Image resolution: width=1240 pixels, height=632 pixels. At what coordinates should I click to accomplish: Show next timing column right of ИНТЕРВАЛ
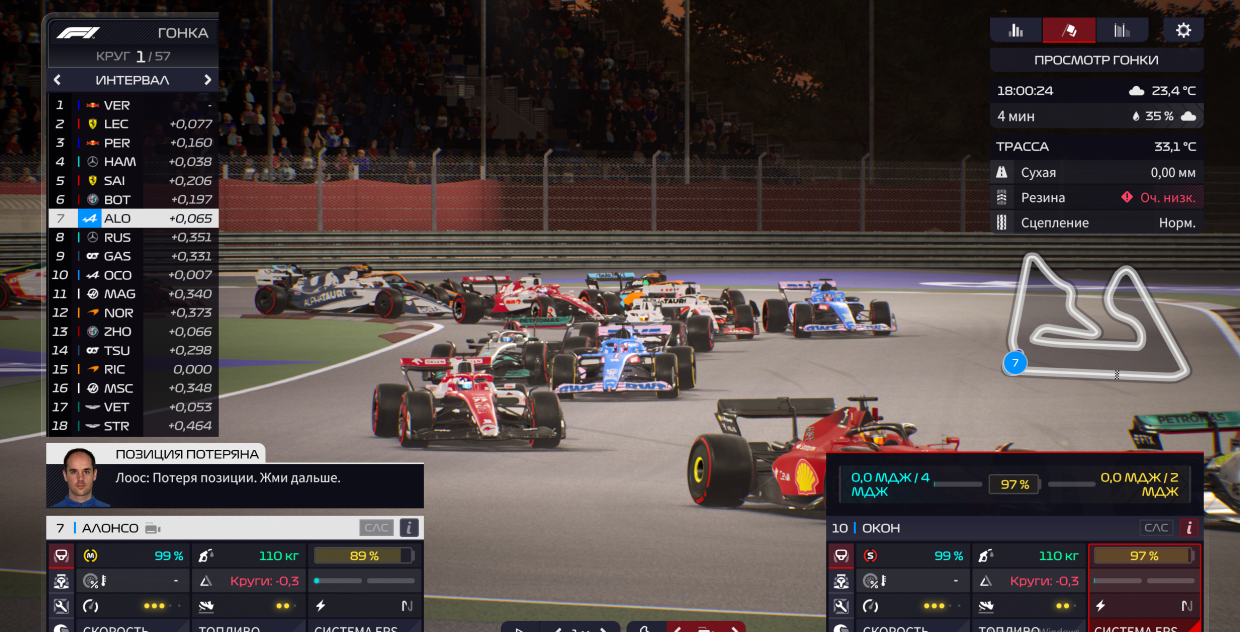coord(208,80)
